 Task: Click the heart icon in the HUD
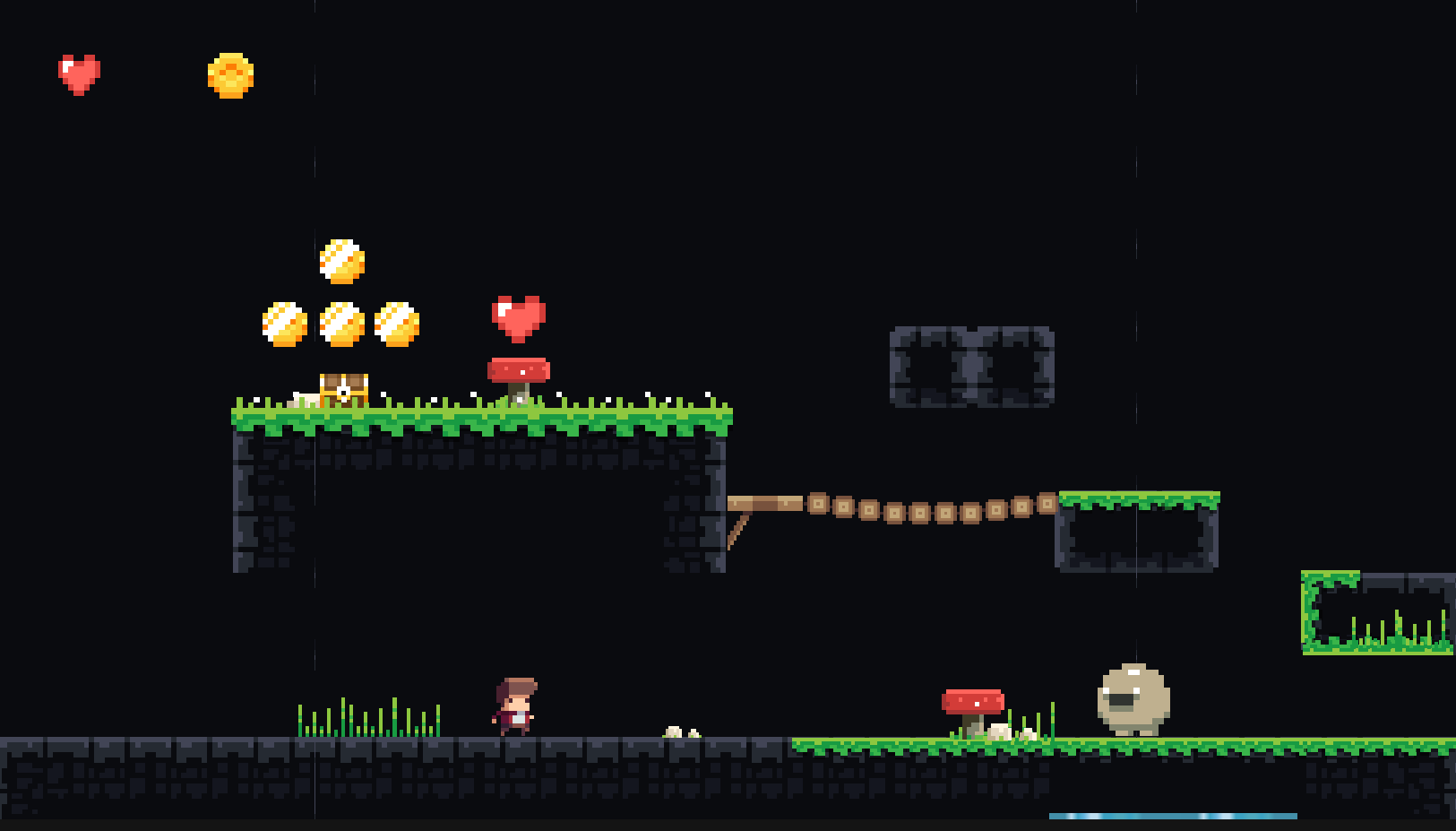point(80,74)
